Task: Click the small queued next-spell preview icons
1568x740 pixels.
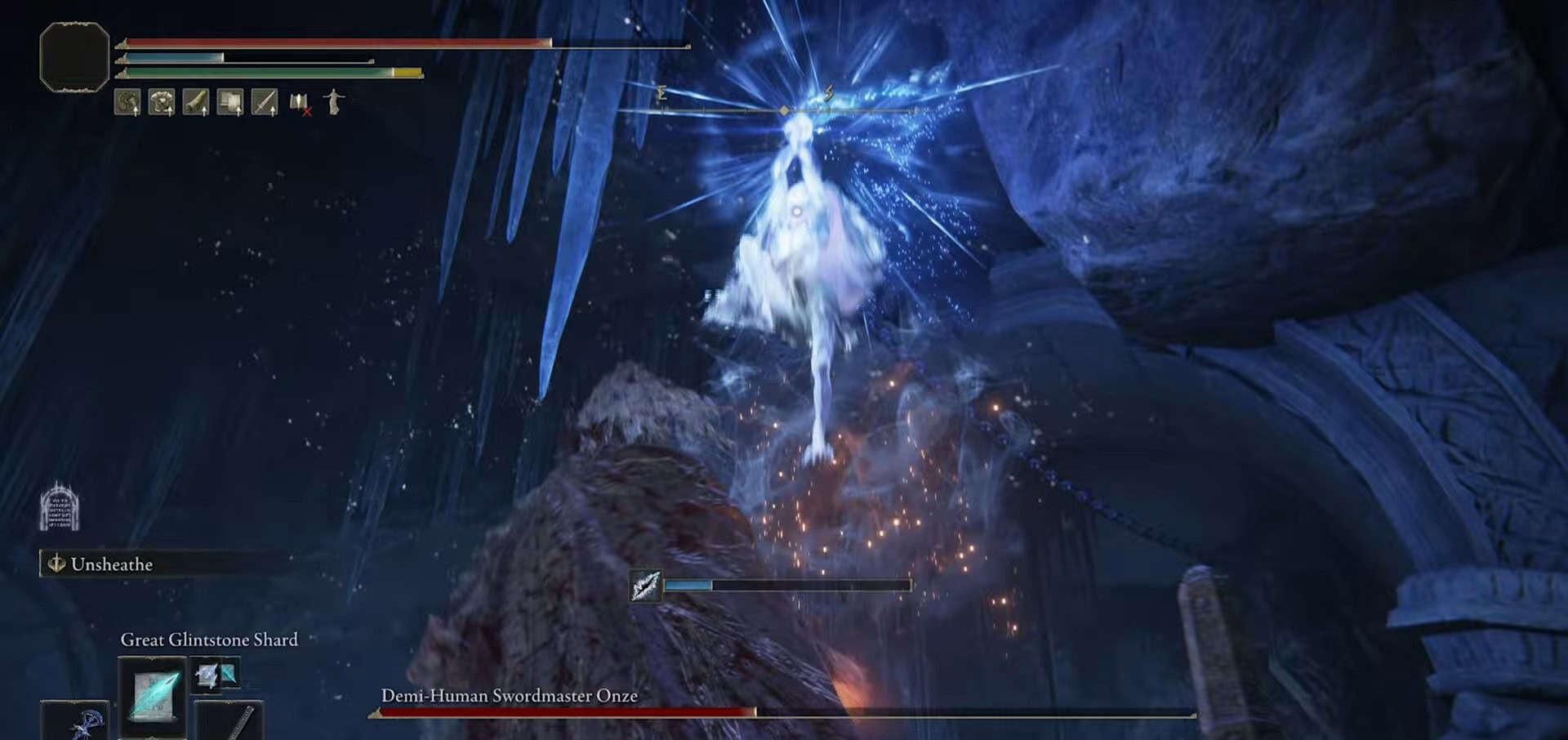Action: (216, 675)
